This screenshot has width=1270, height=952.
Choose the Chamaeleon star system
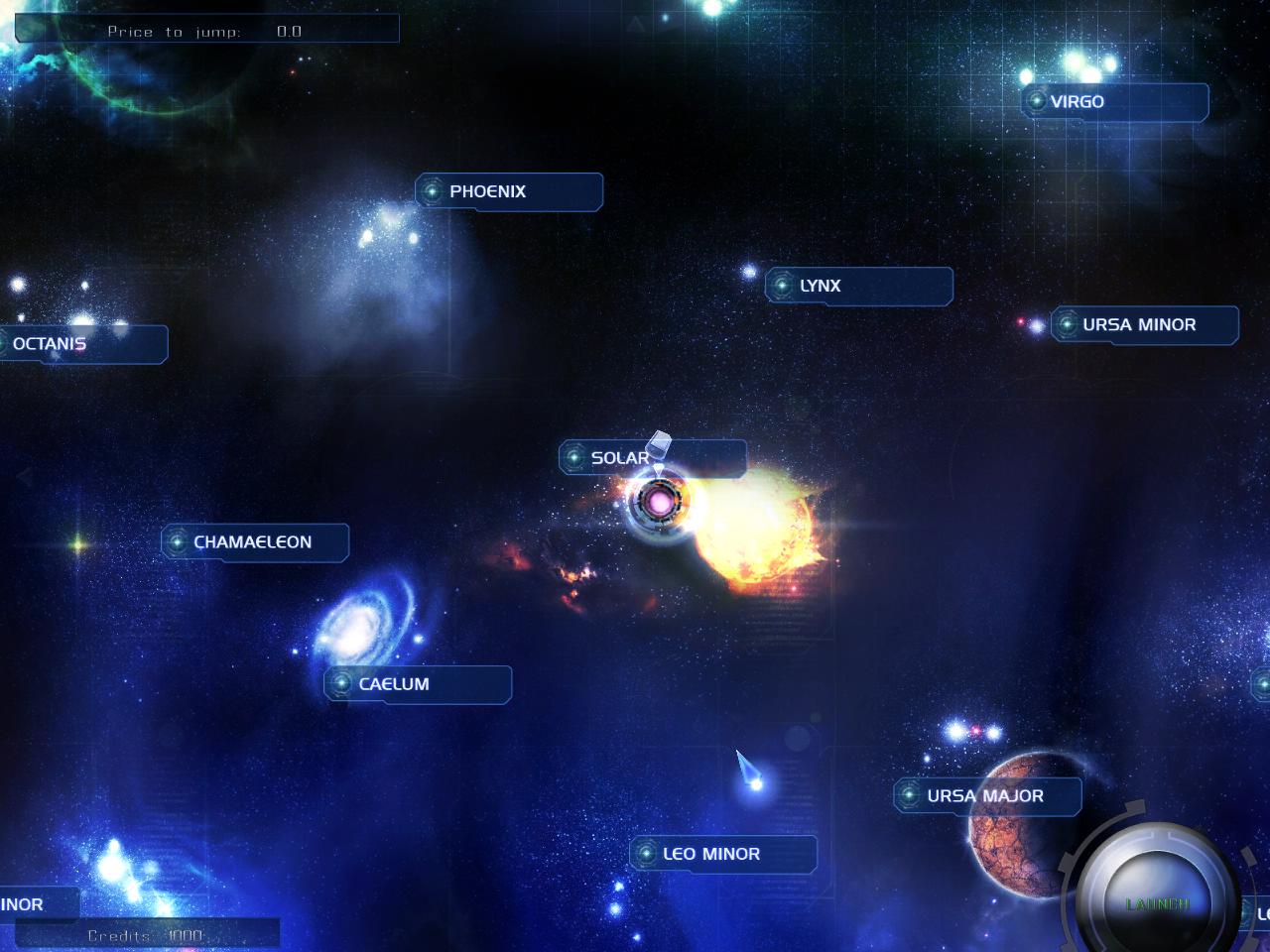255,542
